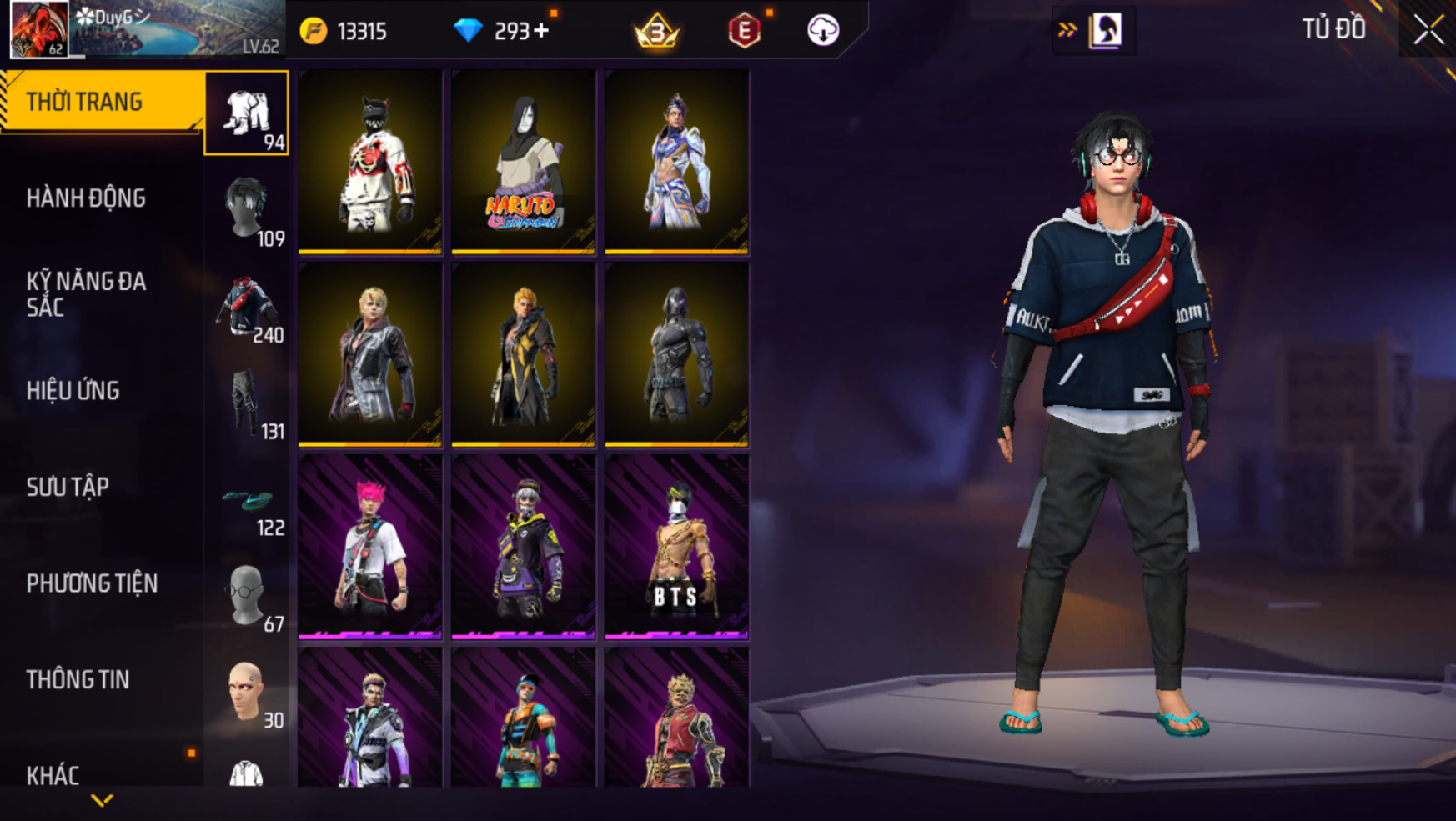The height and width of the screenshot is (821, 1456).
Task: Choose the BTS outfit bundle
Action: [x=676, y=547]
